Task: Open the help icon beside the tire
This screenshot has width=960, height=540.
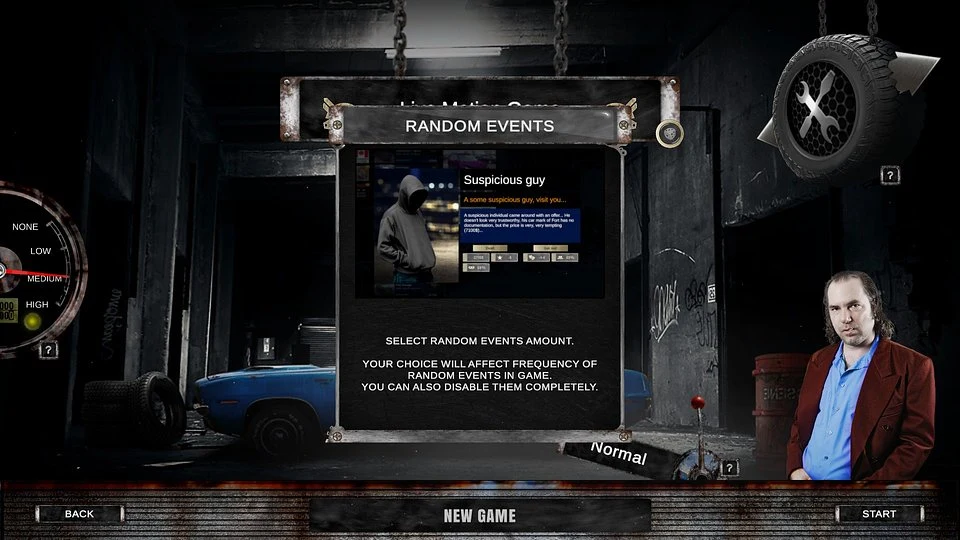Action: (x=889, y=175)
